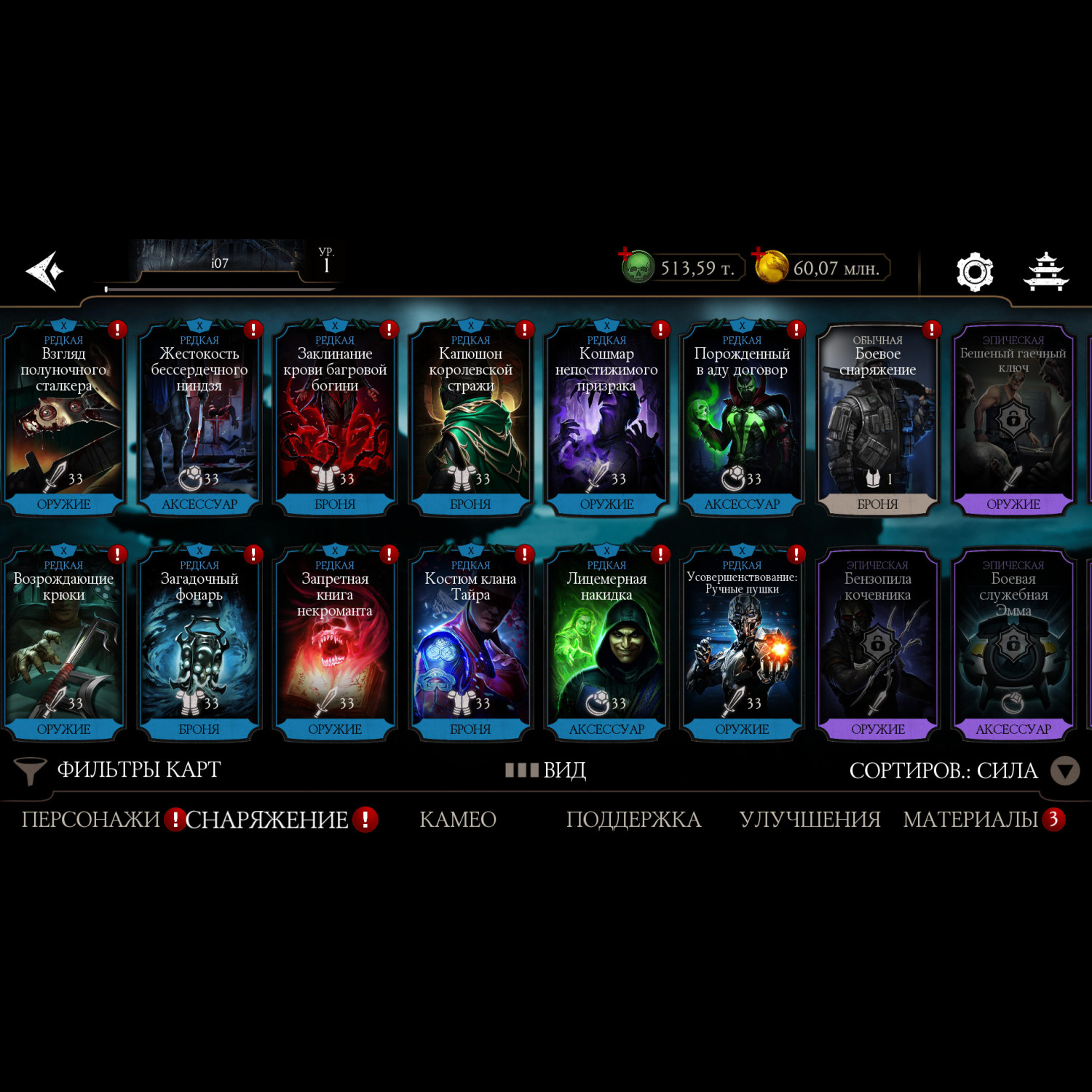Open the Лицемерная накидка accessory card
This screenshot has height=1092, width=1092.
coord(606,644)
